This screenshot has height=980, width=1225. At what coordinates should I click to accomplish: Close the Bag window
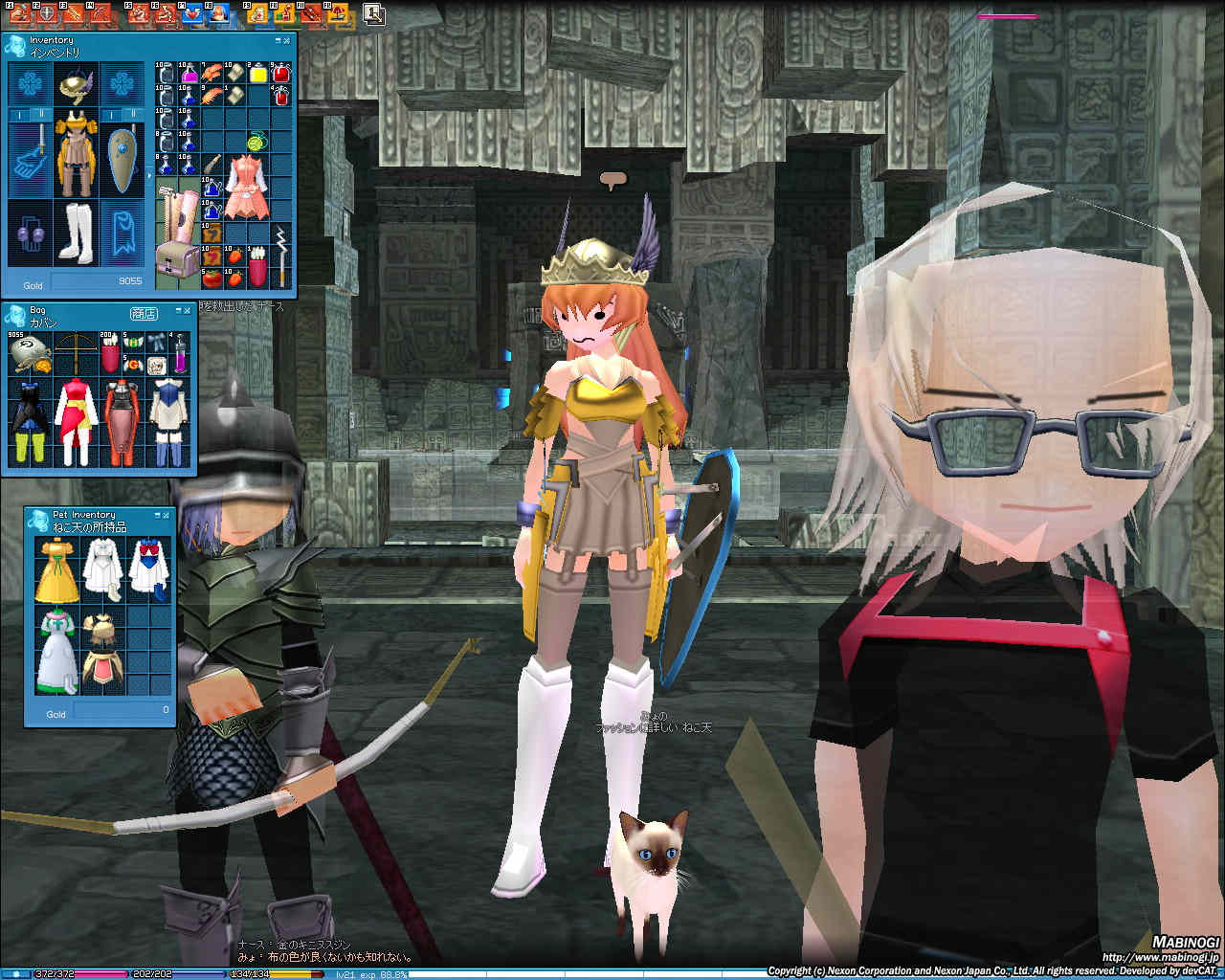tap(188, 311)
